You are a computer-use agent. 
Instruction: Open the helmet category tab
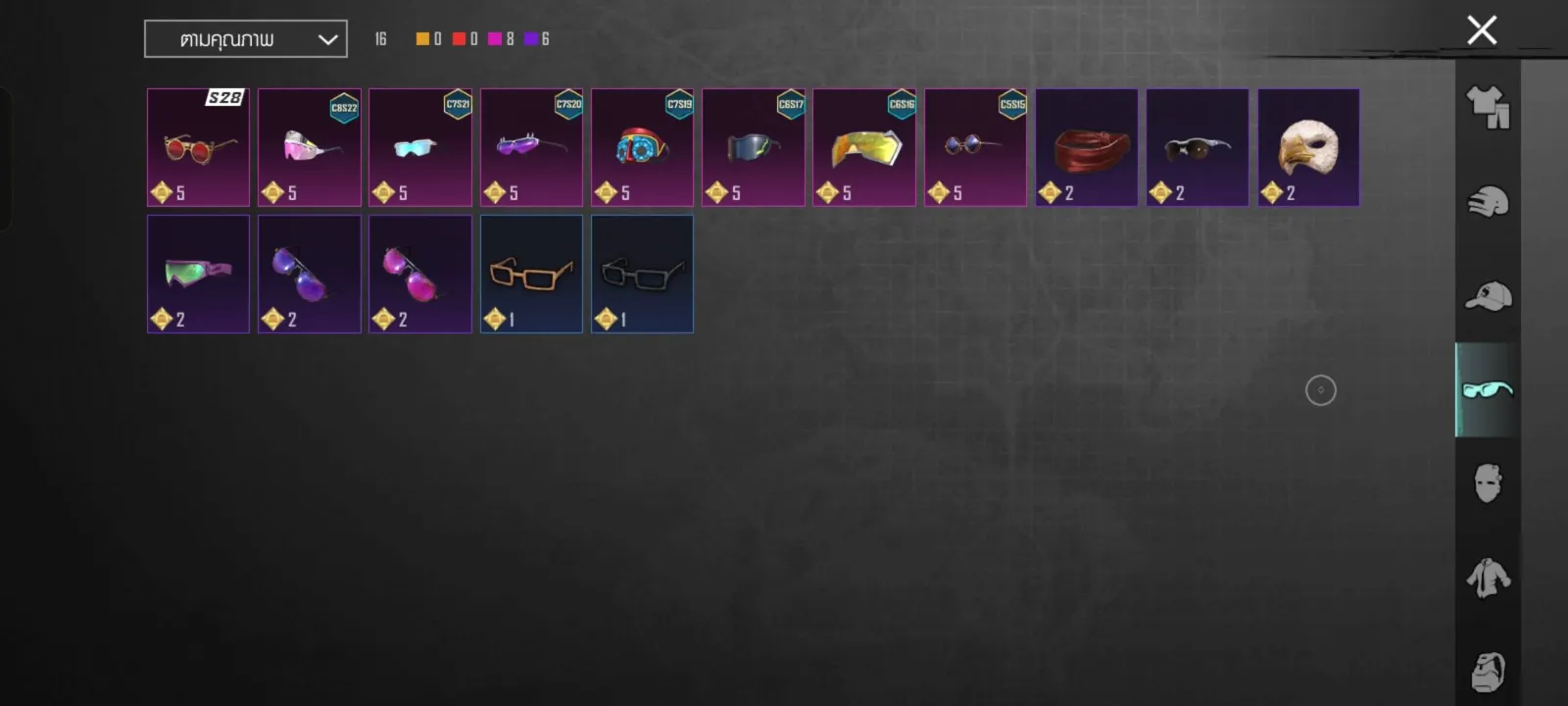click(x=1488, y=202)
